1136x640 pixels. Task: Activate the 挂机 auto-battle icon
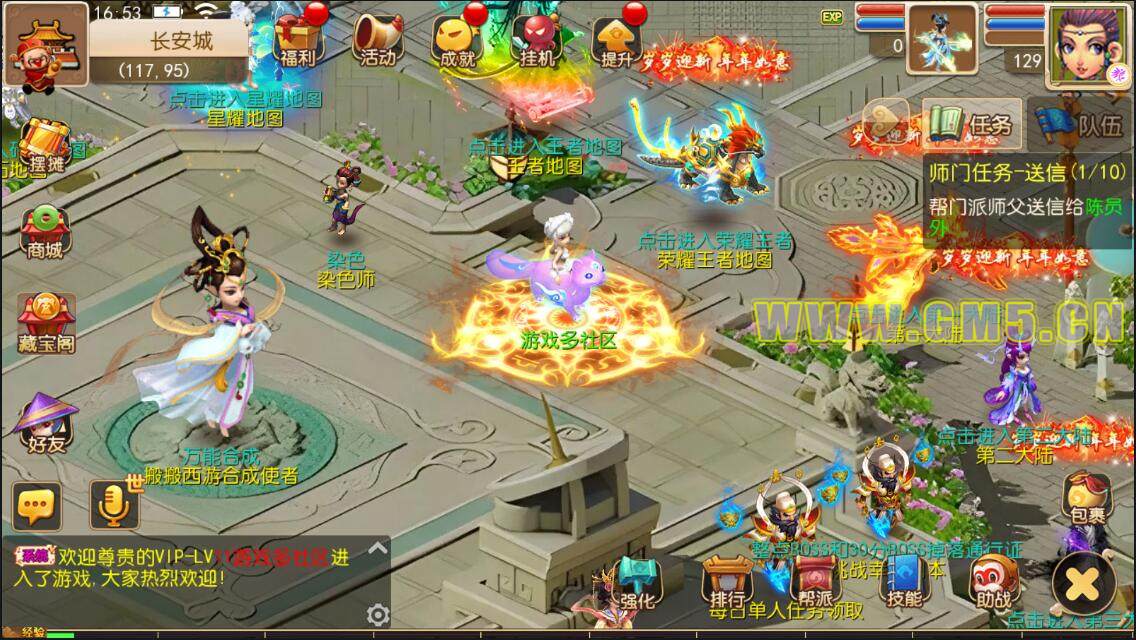click(x=537, y=38)
